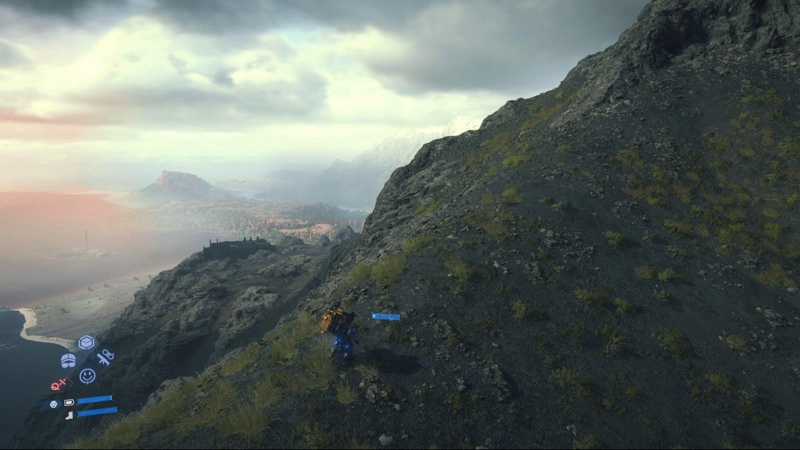Select the red crossed-out status icon
The width and height of the screenshot is (800, 450).
[60, 384]
